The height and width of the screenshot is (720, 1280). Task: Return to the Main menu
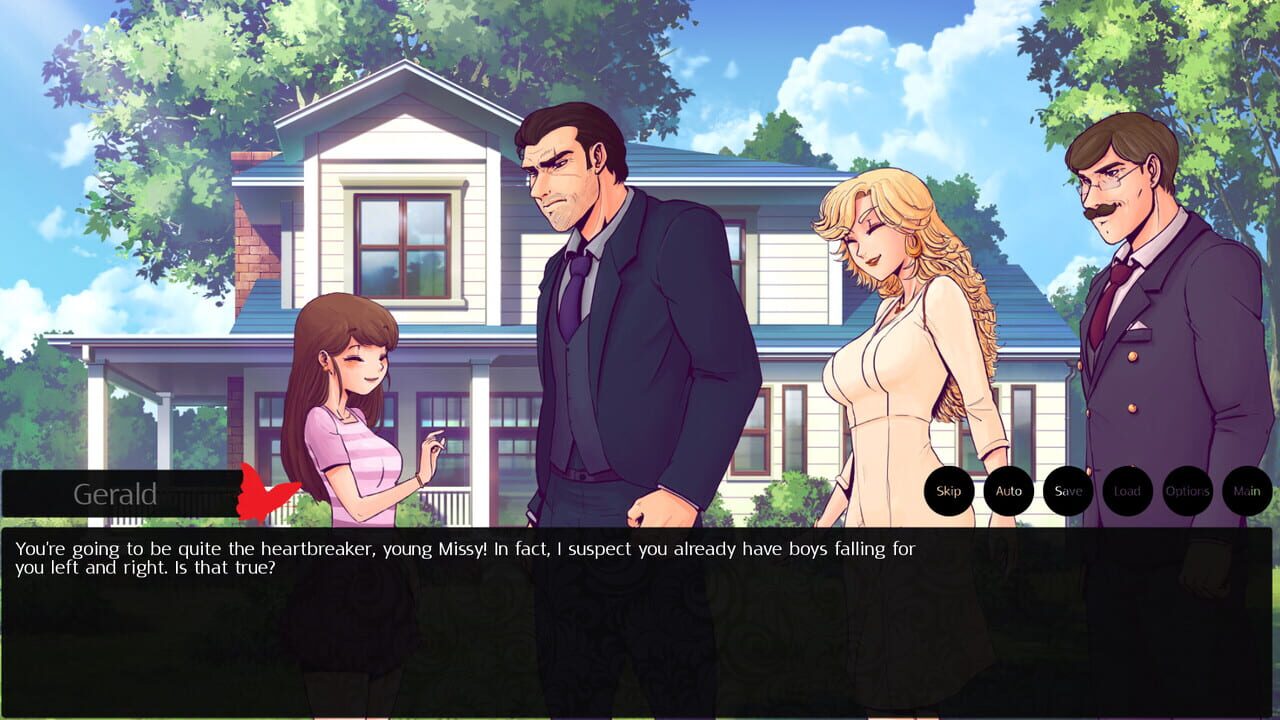[x=1247, y=491]
